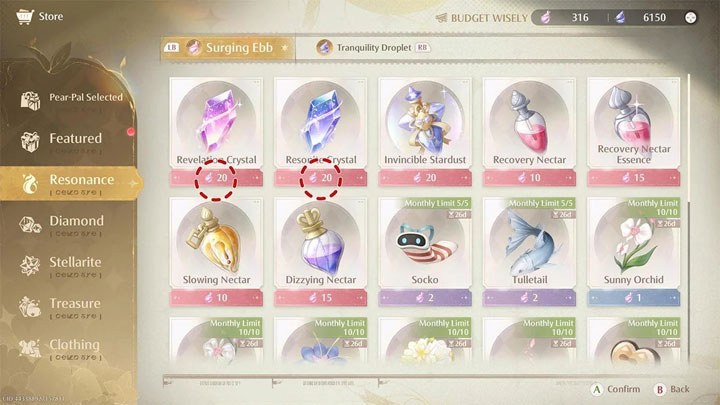This screenshot has width=720, height=405.
Task: Click the round icon beside 6150 currency
Action: (x=691, y=17)
